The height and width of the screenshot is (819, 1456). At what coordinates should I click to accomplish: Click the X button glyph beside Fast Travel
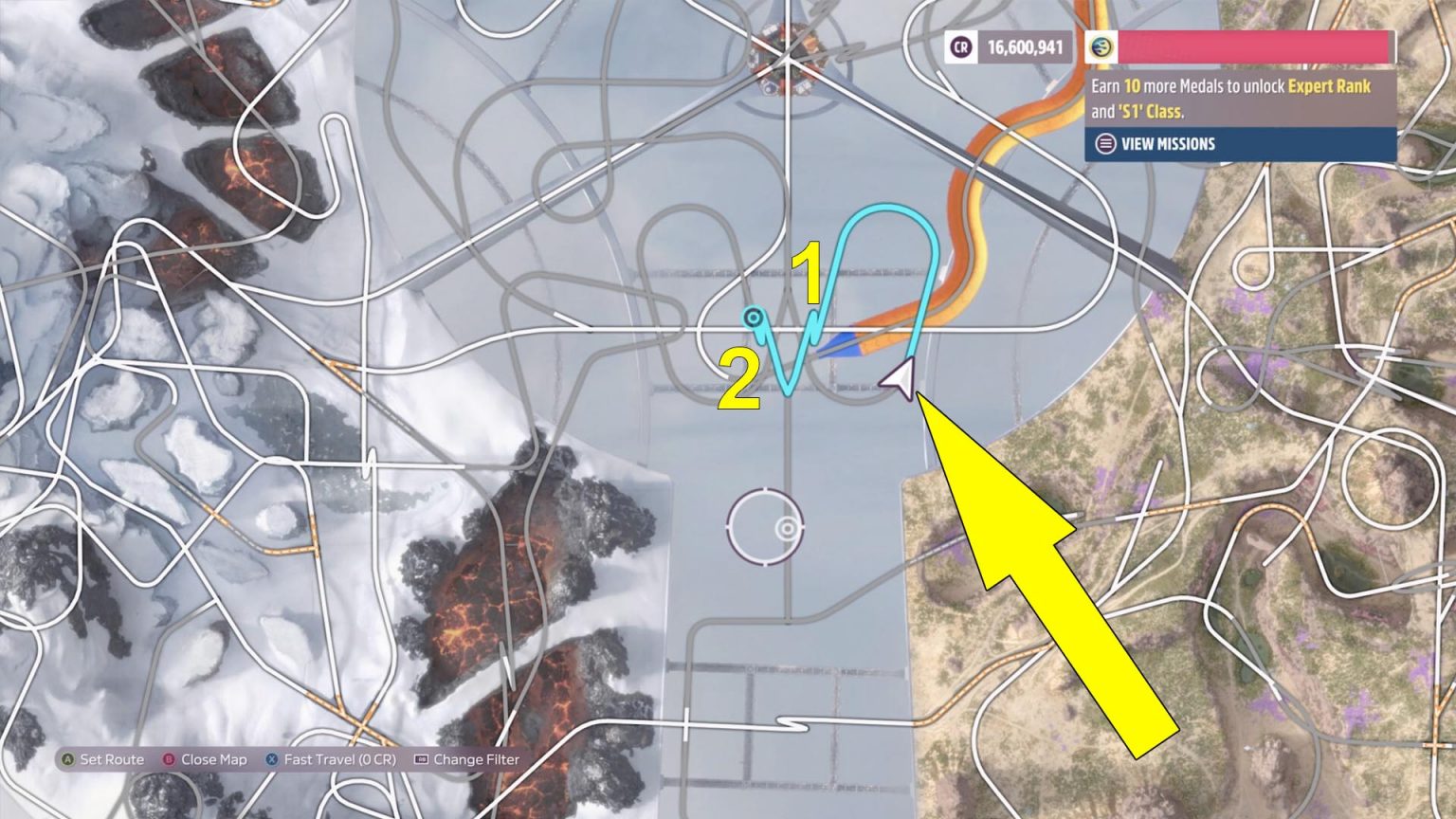[273, 759]
